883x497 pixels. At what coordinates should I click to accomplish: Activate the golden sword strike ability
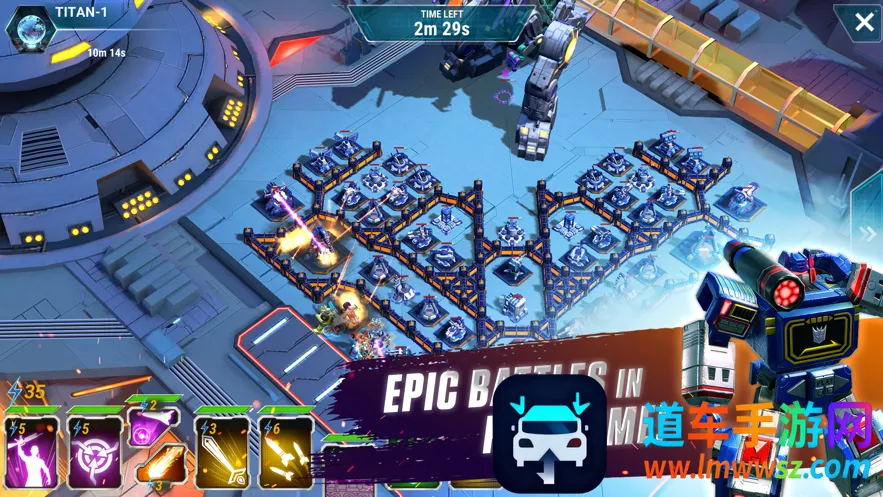(x=221, y=448)
